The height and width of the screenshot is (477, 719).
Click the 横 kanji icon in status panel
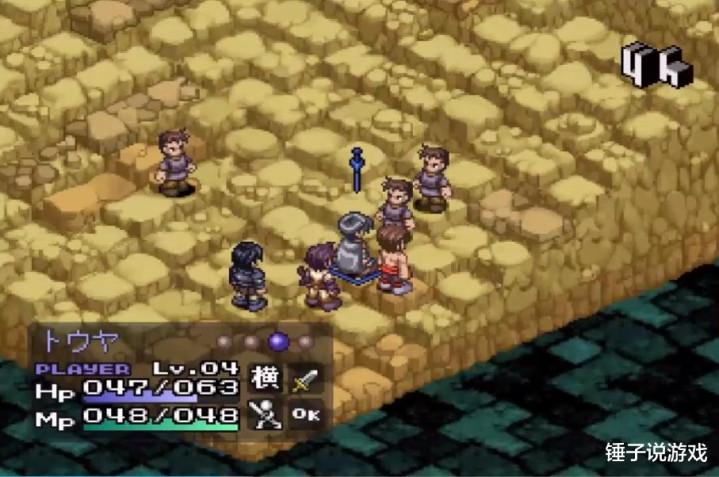(265, 380)
